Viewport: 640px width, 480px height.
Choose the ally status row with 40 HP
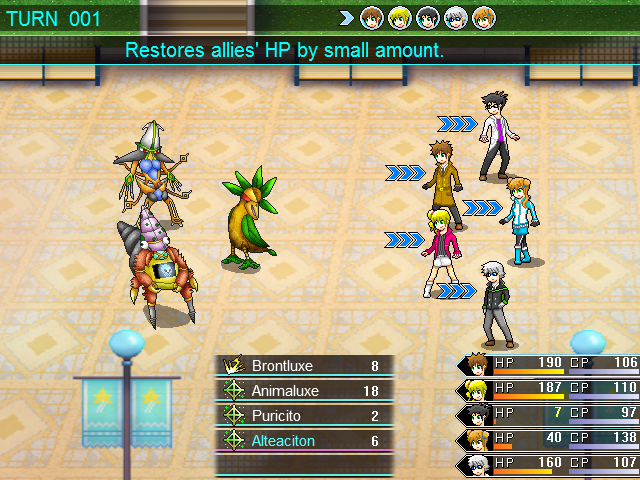[550, 438]
